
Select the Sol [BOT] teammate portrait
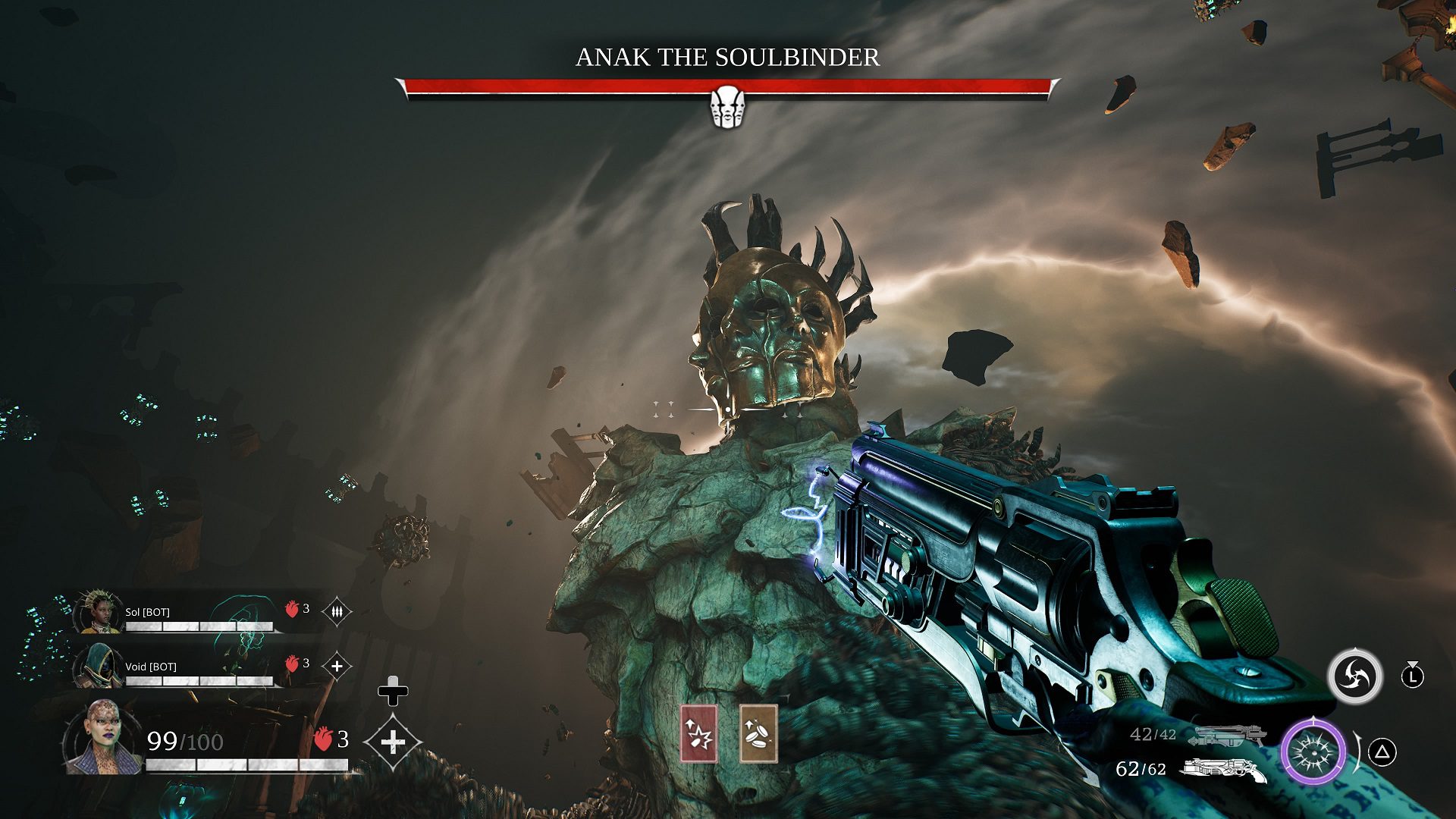tap(97, 612)
